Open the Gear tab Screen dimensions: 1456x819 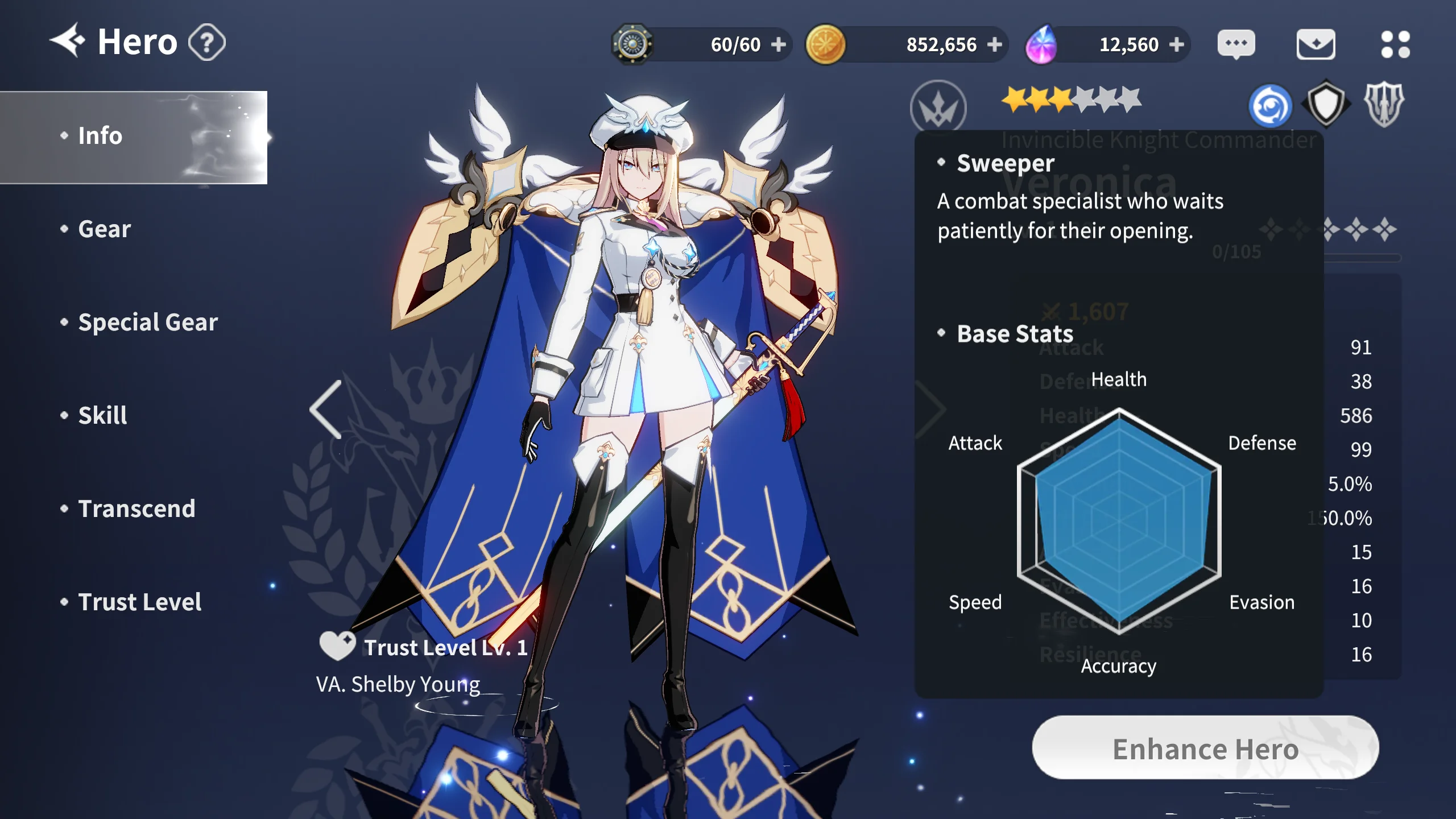pyautogui.click(x=105, y=229)
